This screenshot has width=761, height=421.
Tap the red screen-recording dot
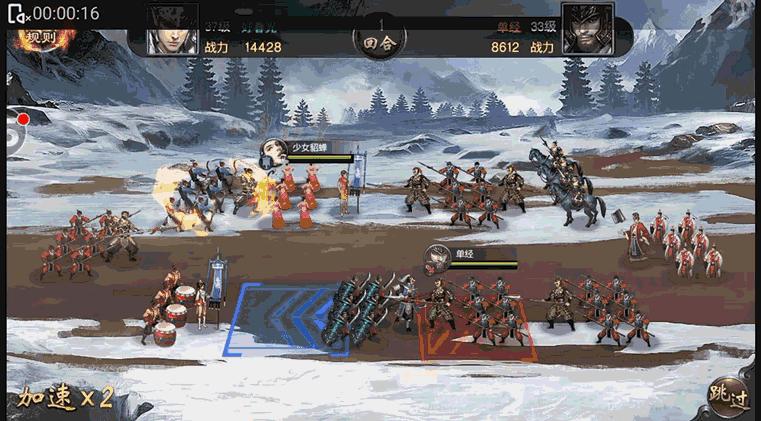[x=23, y=118]
